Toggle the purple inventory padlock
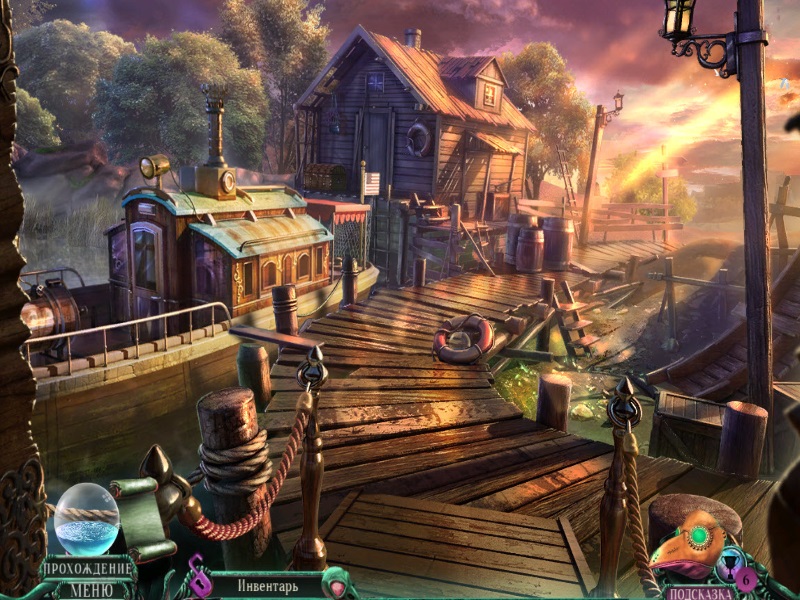This screenshot has height=600, width=800. click(x=196, y=581)
